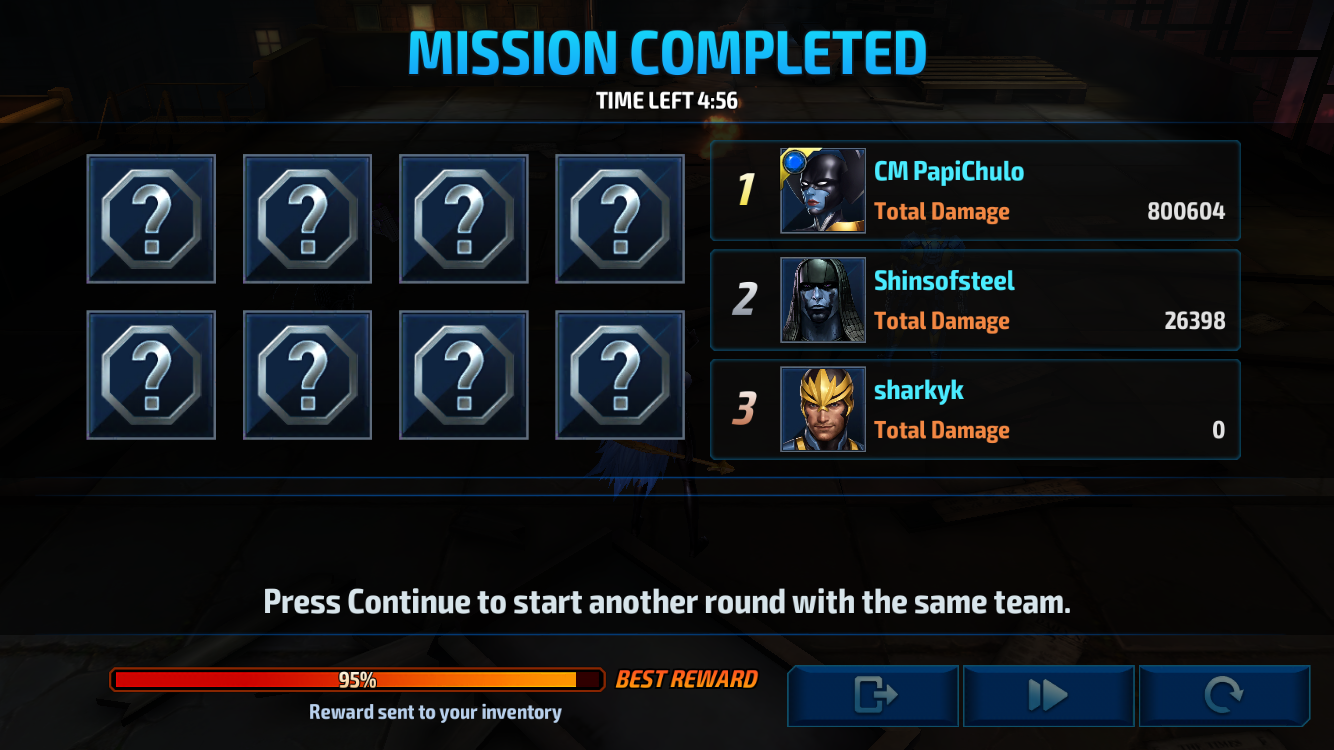Open Shinsofsteel's hero portrait
The width and height of the screenshot is (1334, 750).
(822, 299)
